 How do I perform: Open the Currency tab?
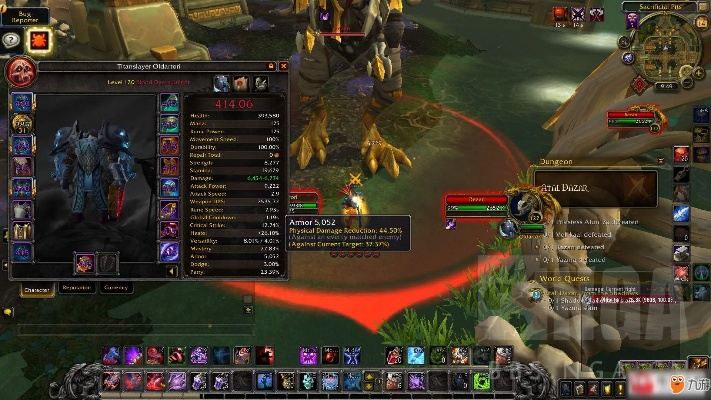pyautogui.click(x=116, y=287)
